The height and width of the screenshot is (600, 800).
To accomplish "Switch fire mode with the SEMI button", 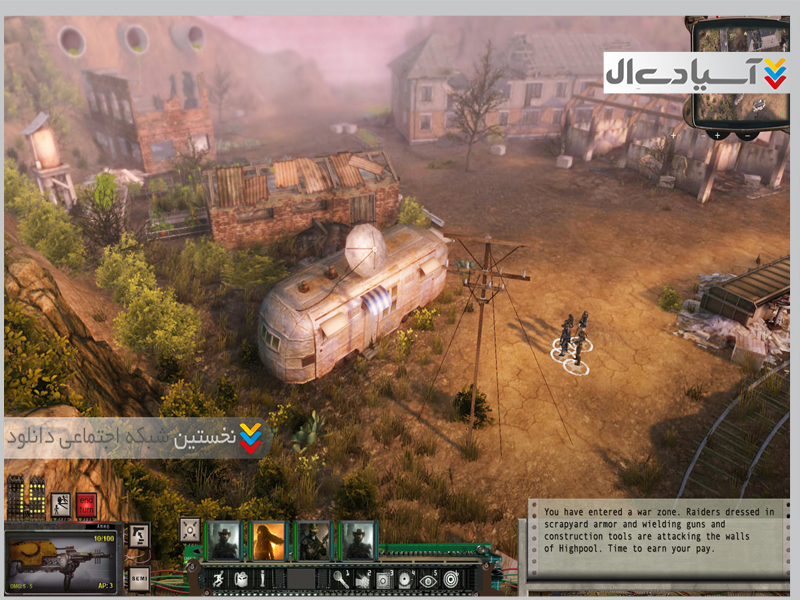I will point(139,578).
